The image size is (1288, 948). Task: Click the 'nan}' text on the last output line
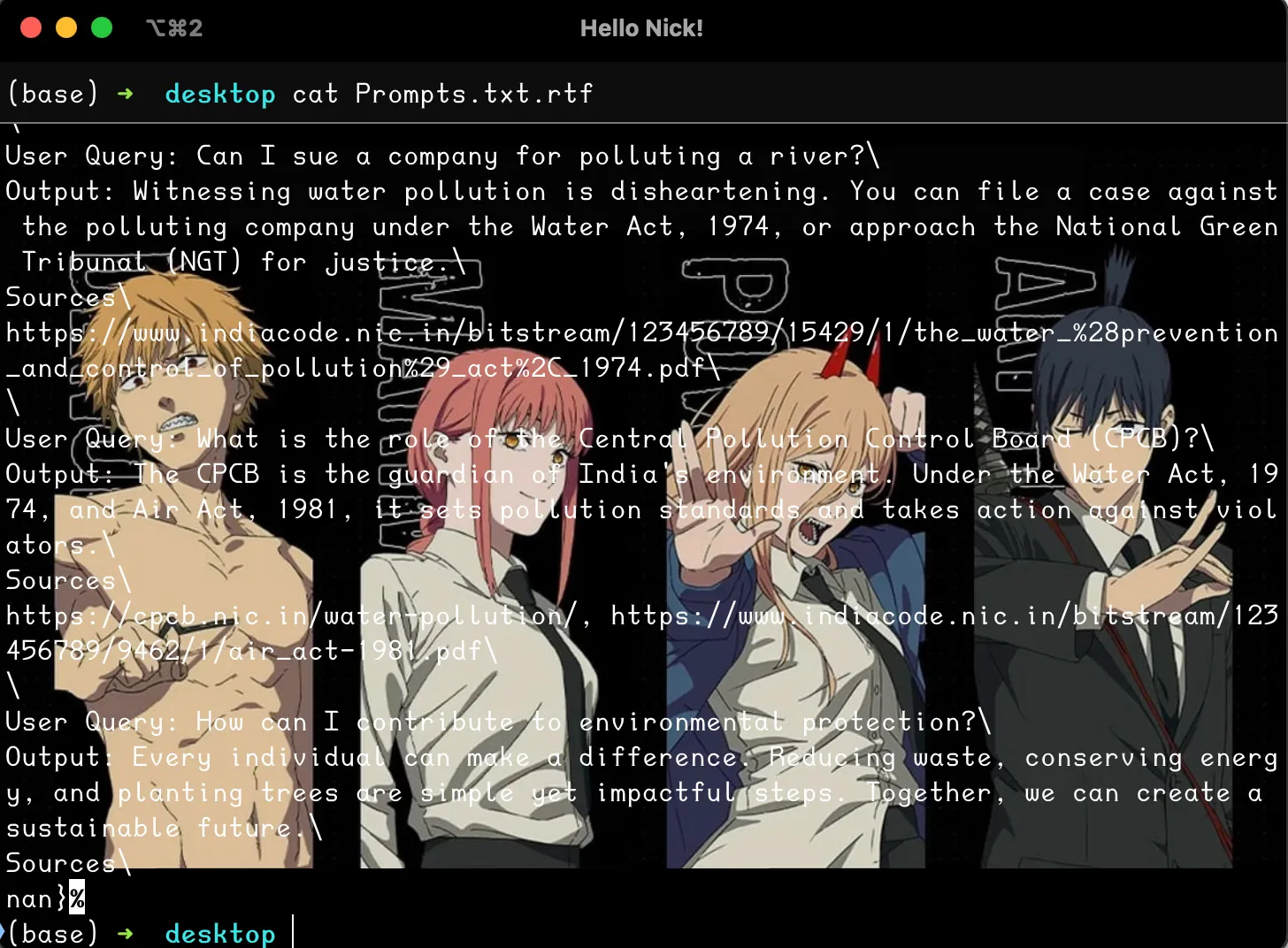(35, 898)
